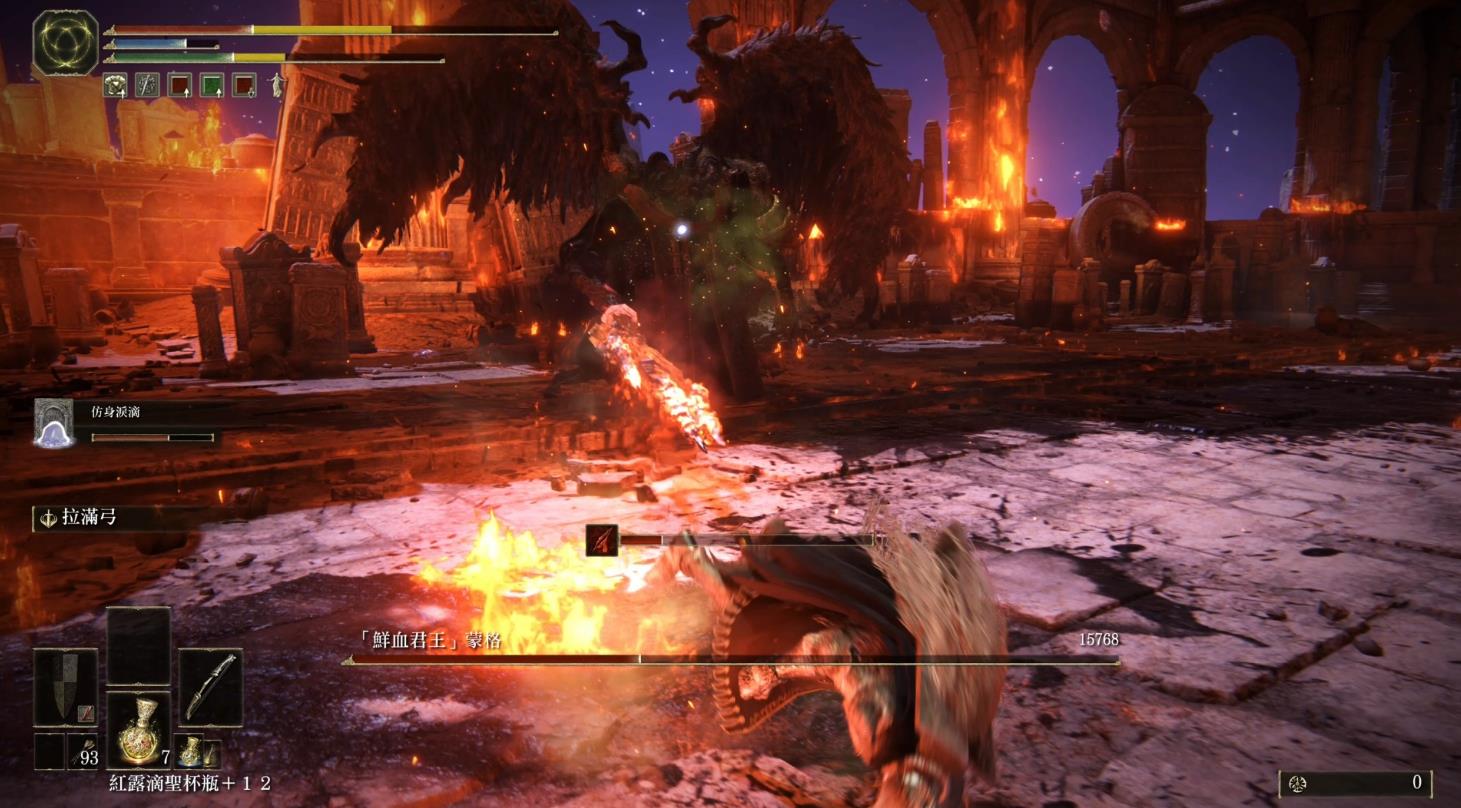Pick the small blue cerulean flask icon
Screen dimensions: 1461x808
[x=190, y=751]
